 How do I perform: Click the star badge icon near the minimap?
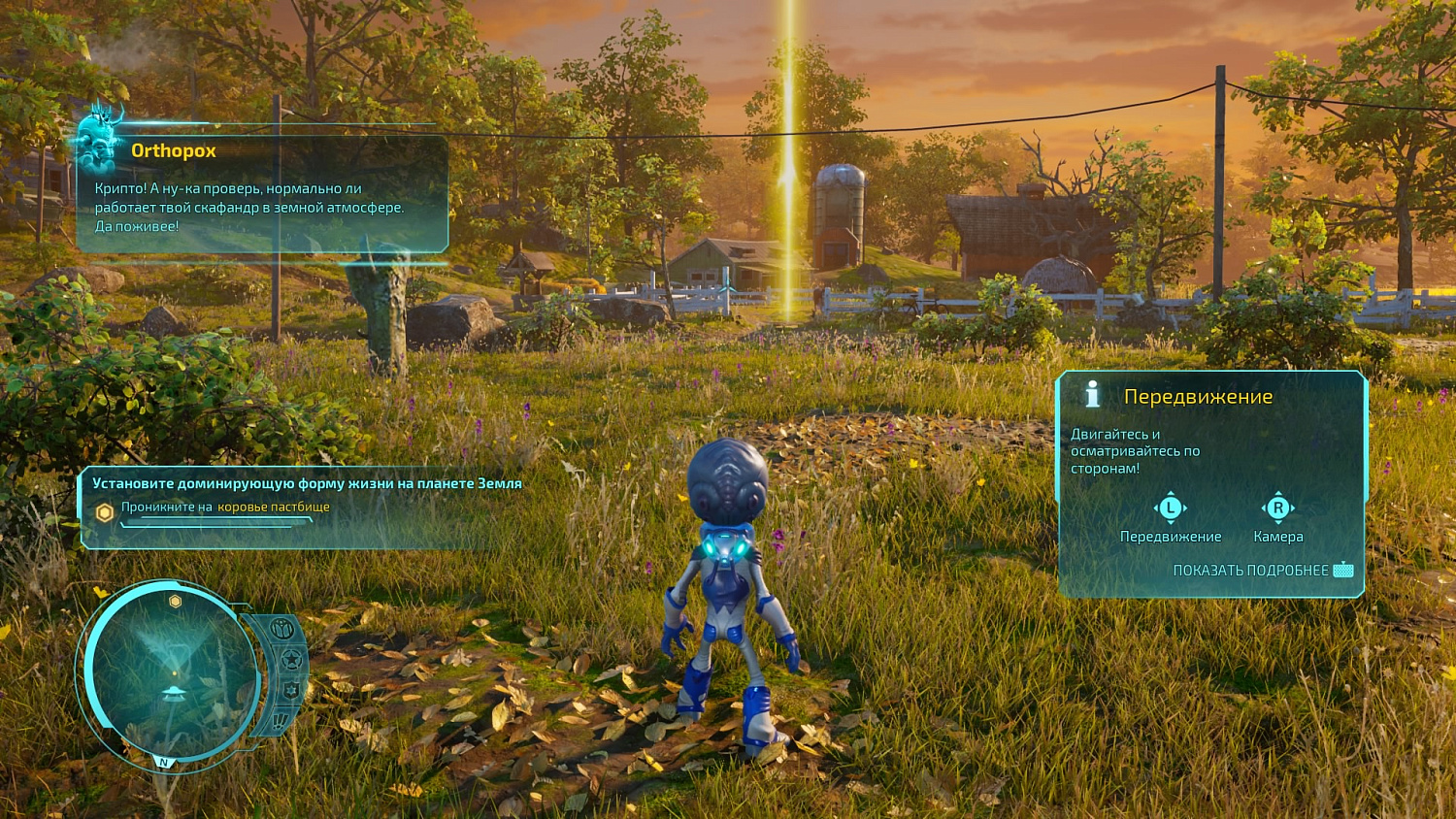tap(291, 658)
